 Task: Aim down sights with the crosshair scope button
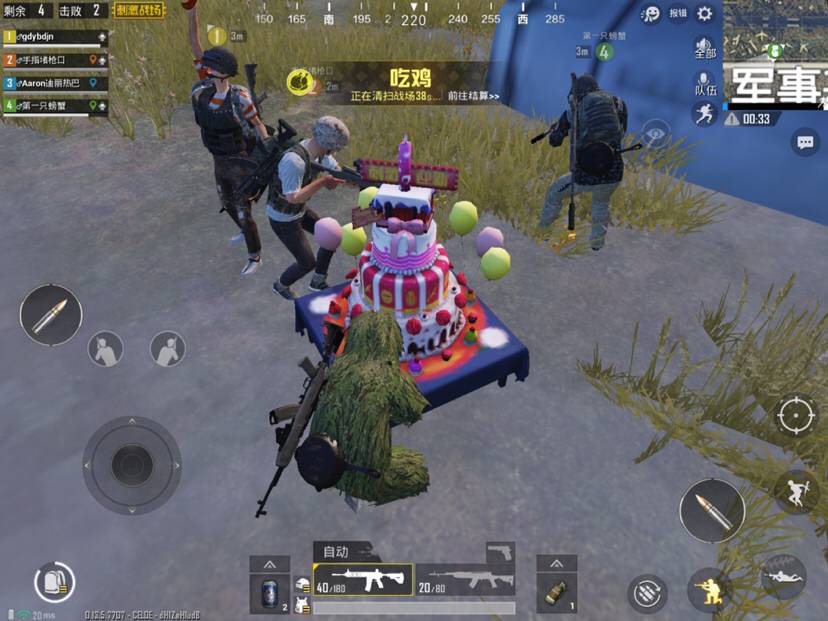point(797,415)
